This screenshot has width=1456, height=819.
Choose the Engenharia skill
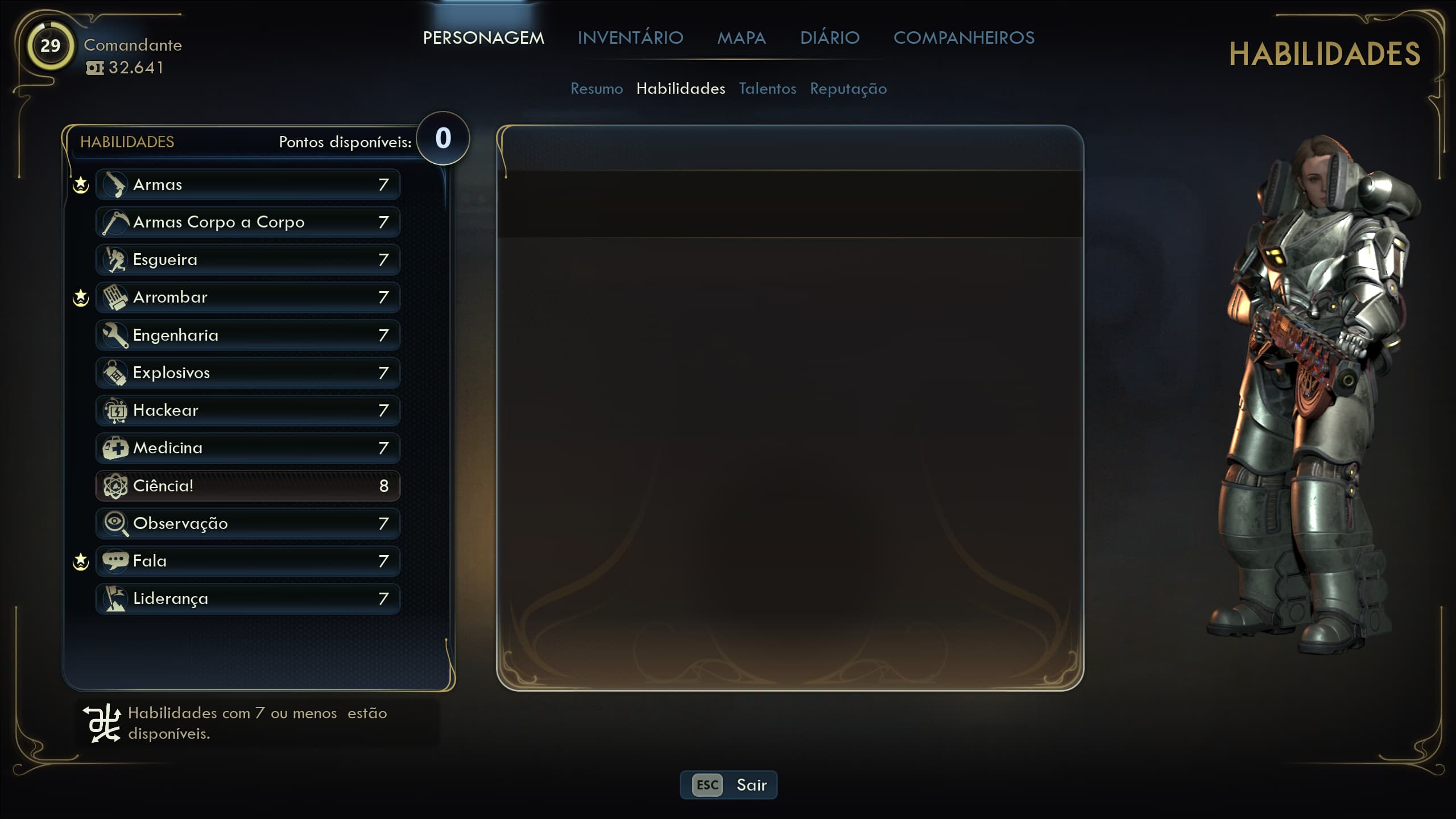pos(248,335)
